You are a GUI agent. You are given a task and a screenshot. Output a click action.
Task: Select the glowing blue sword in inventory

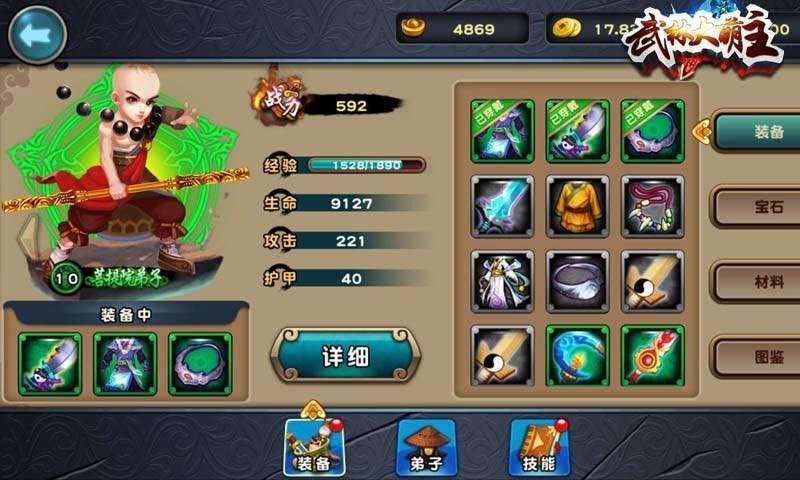(x=503, y=207)
